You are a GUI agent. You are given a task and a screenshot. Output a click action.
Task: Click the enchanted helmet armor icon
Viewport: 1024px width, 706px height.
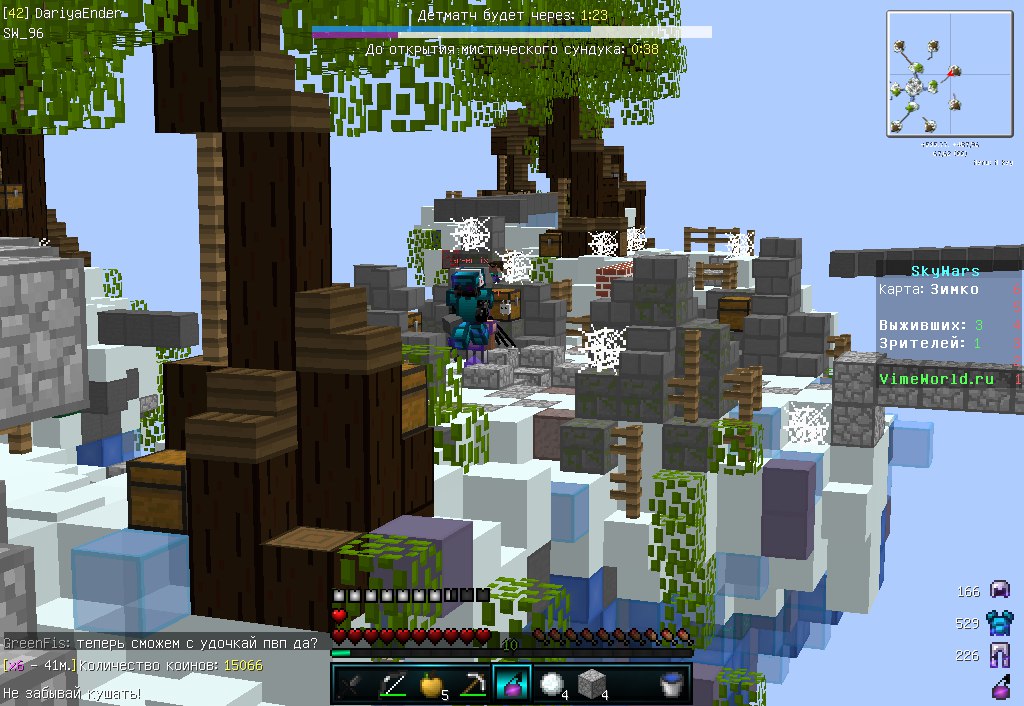click(x=999, y=591)
